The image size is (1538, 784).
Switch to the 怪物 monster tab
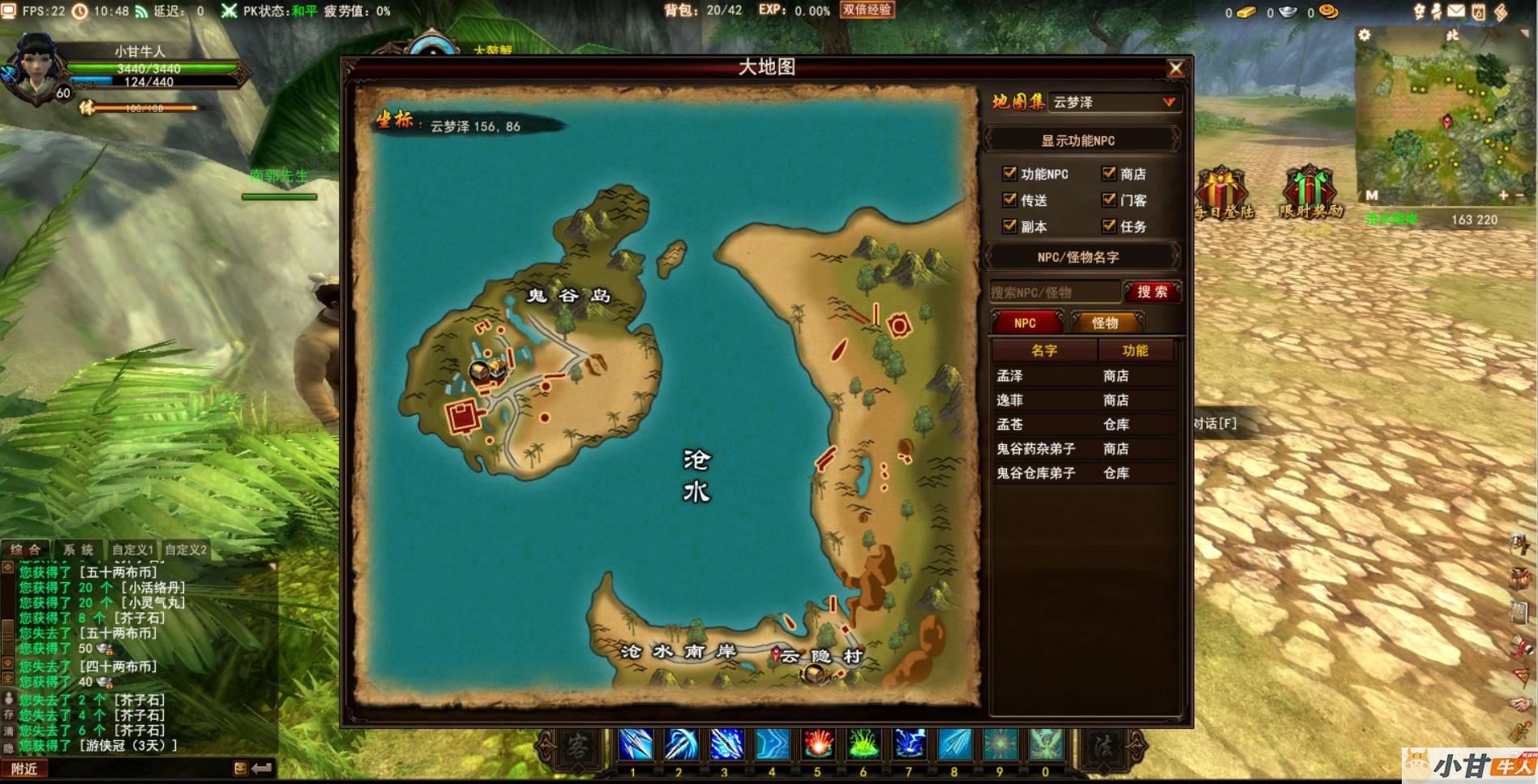pyautogui.click(x=1104, y=323)
